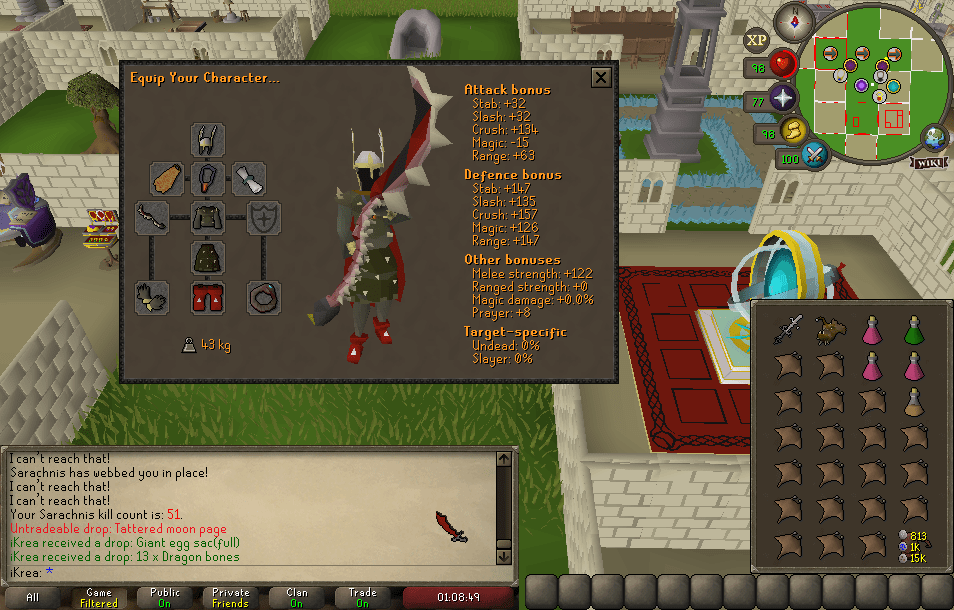The width and height of the screenshot is (954, 610).
Task: Select the red boots equipment slot
Action: click(x=208, y=297)
